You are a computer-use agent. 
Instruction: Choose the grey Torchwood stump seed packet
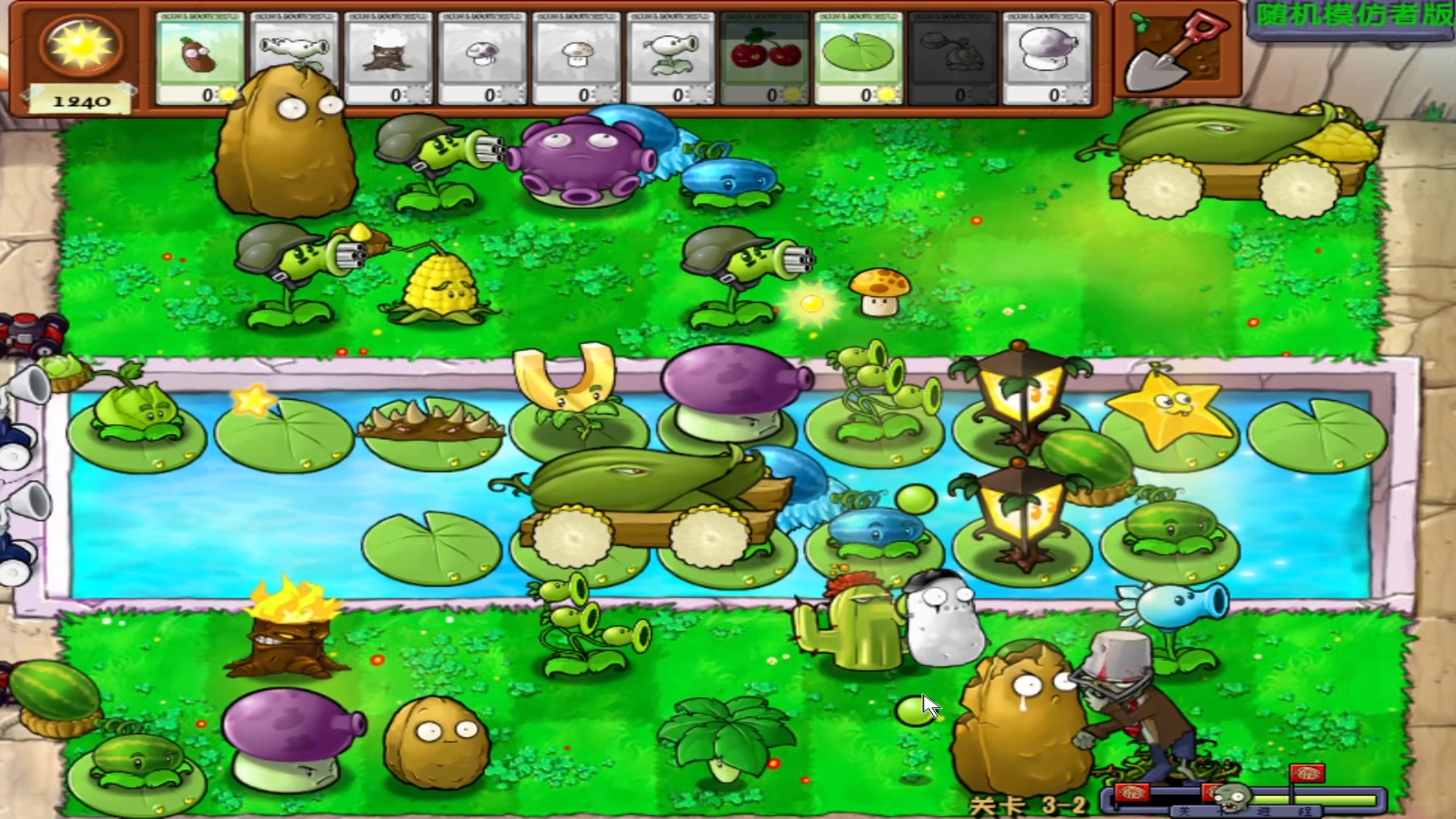point(388,58)
